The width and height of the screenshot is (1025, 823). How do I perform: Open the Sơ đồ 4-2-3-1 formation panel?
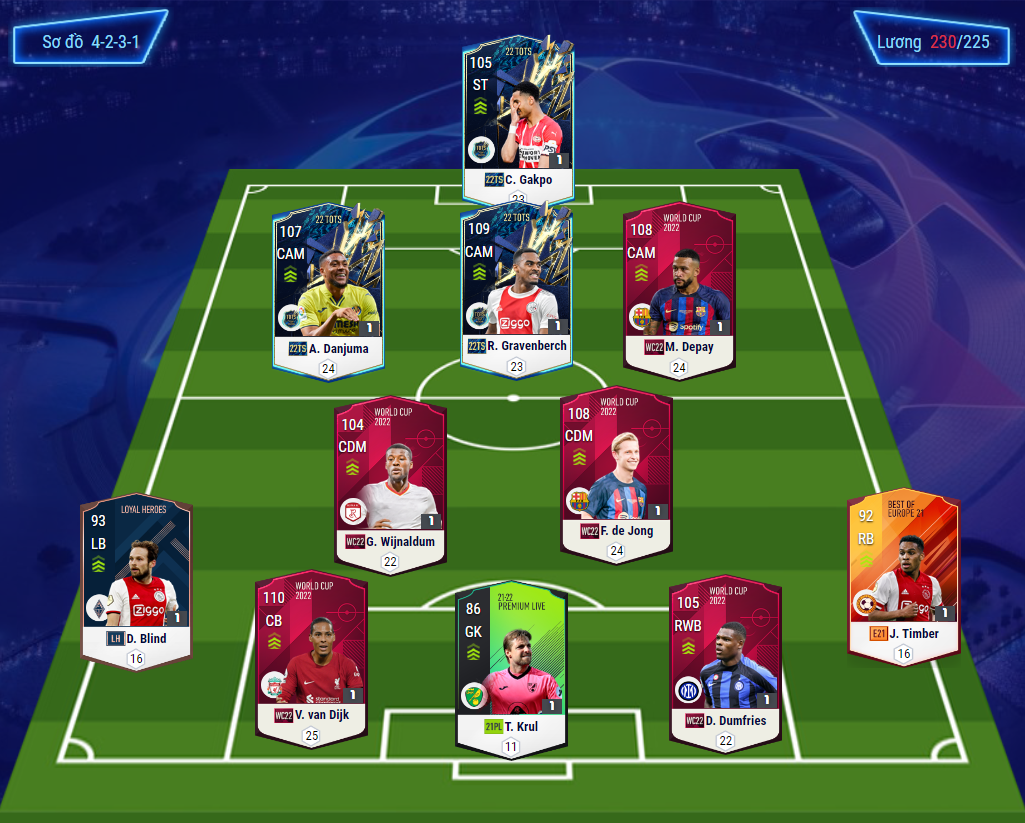point(90,43)
